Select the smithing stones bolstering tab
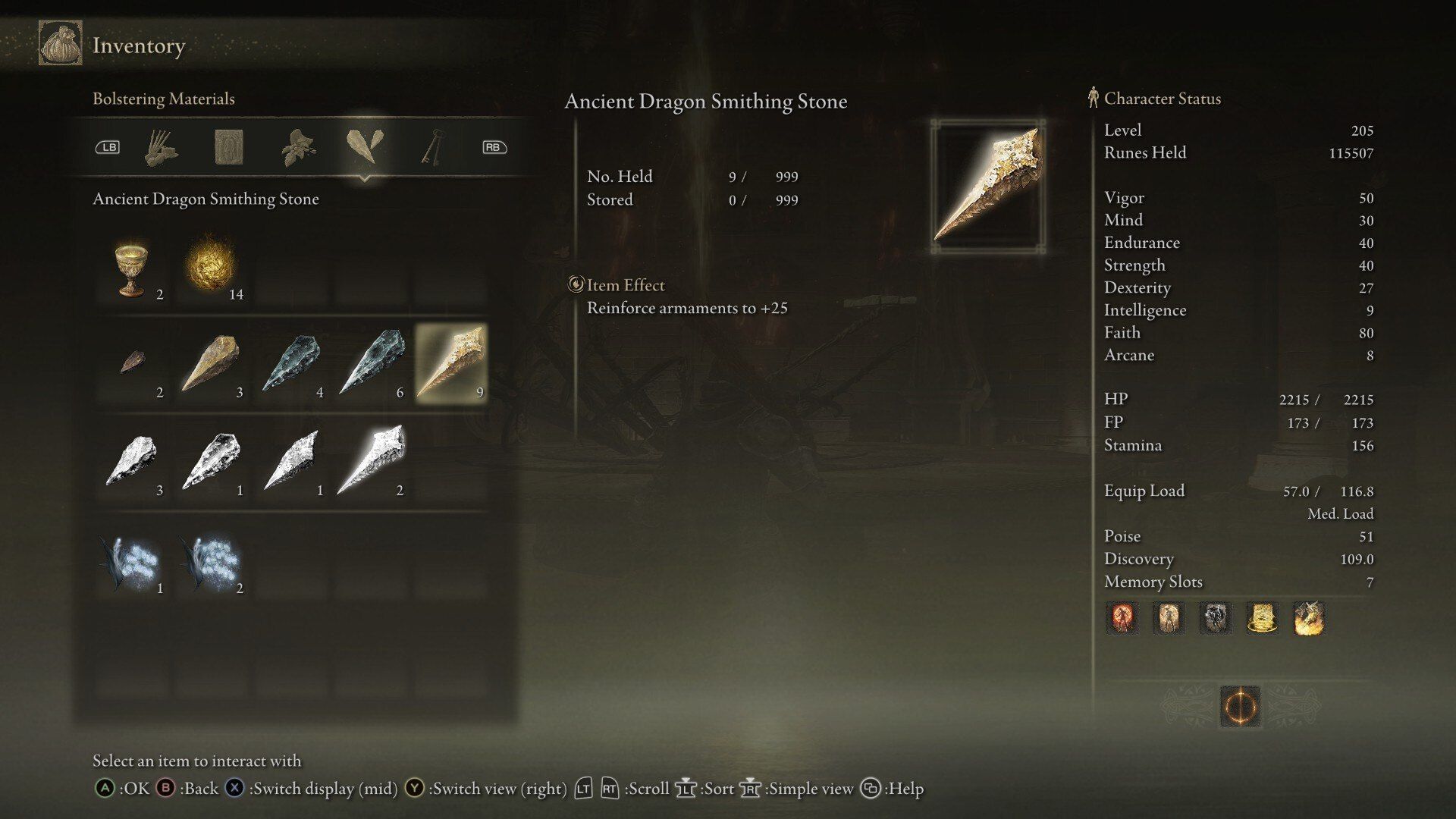The height and width of the screenshot is (819, 1456). point(365,146)
